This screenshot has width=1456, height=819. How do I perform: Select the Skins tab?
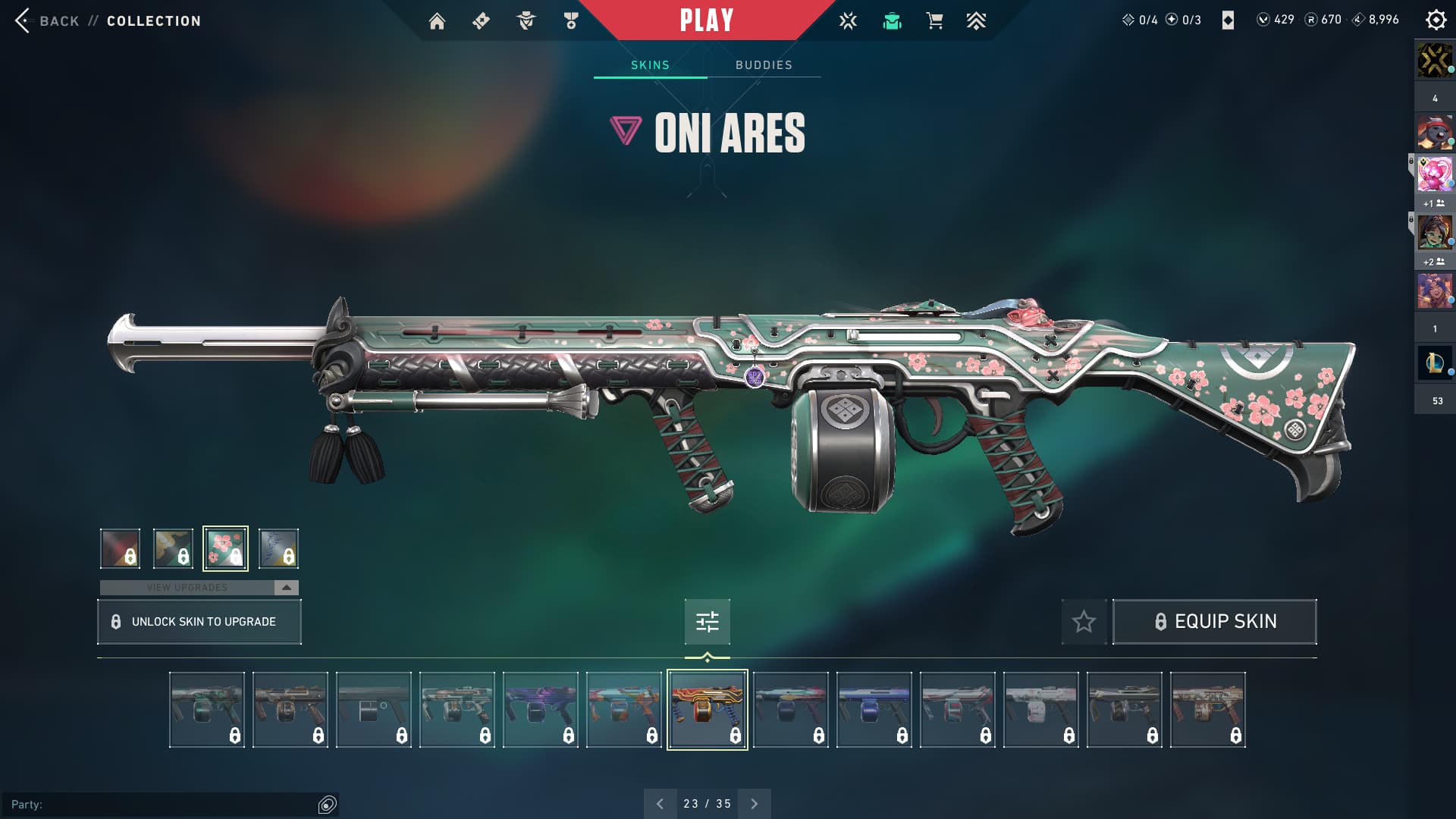point(650,65)
